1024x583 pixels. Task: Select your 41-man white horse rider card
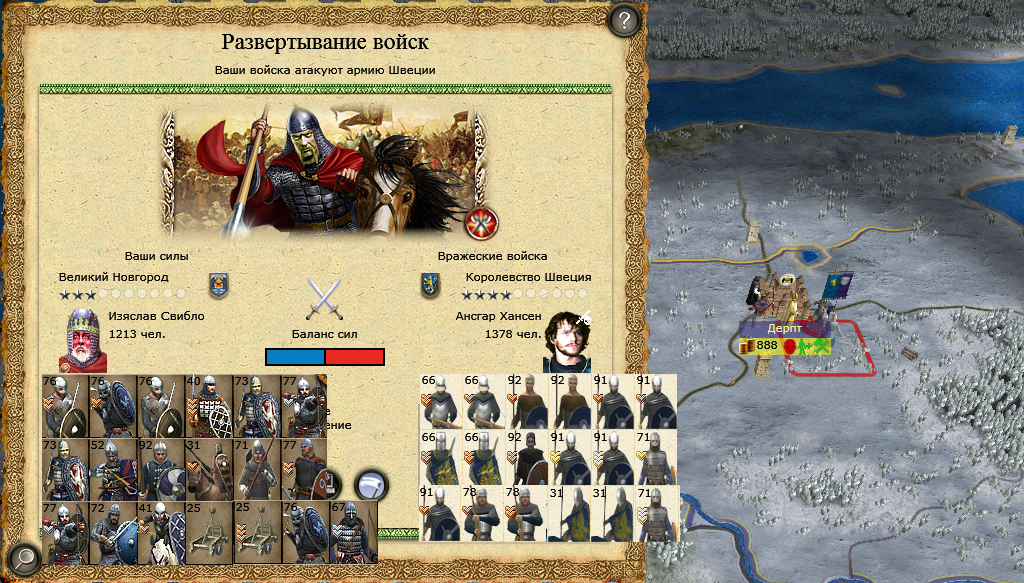pos(160,532)
